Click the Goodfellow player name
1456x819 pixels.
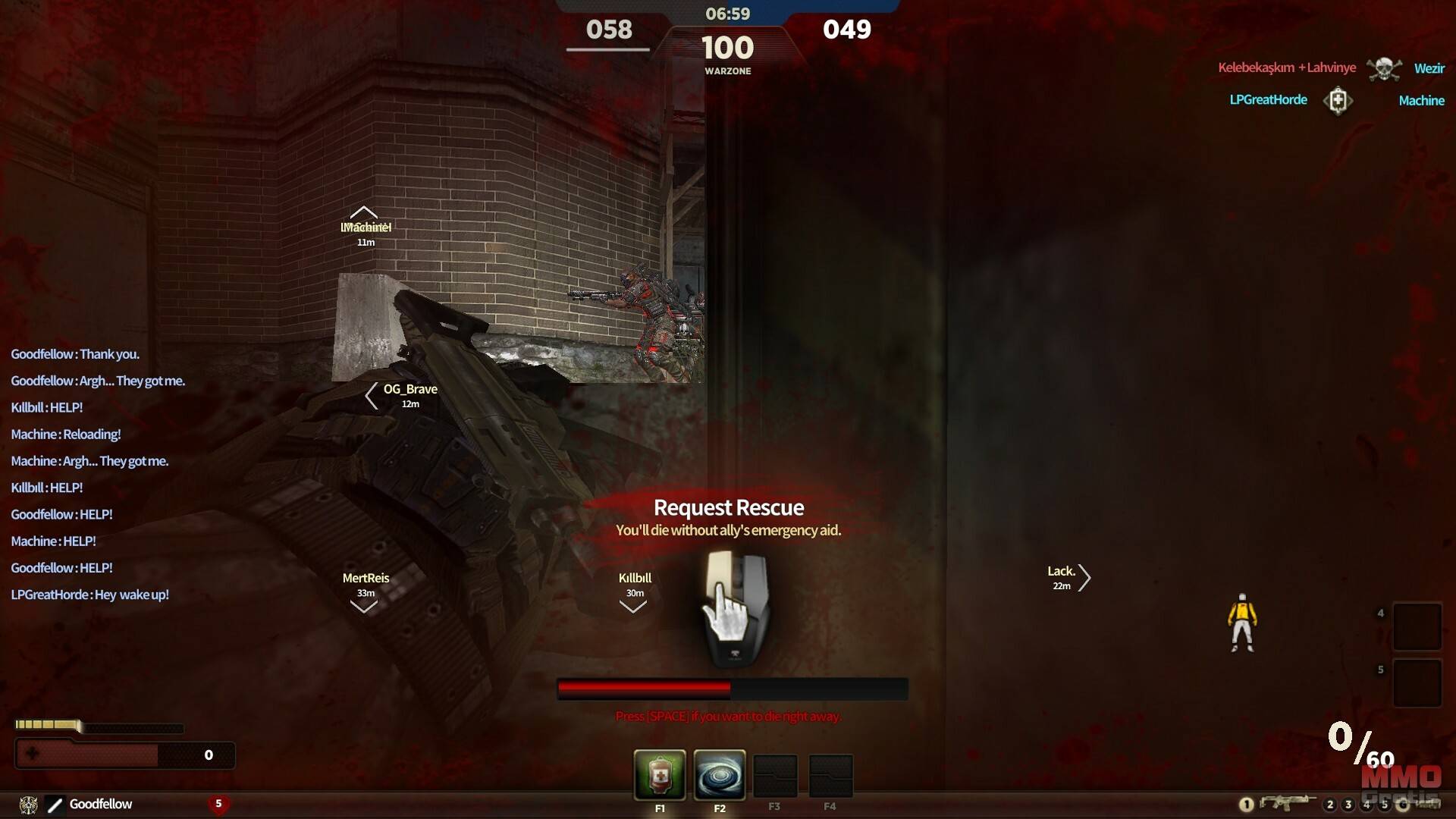pyautogui.click(x=101, y=804)
